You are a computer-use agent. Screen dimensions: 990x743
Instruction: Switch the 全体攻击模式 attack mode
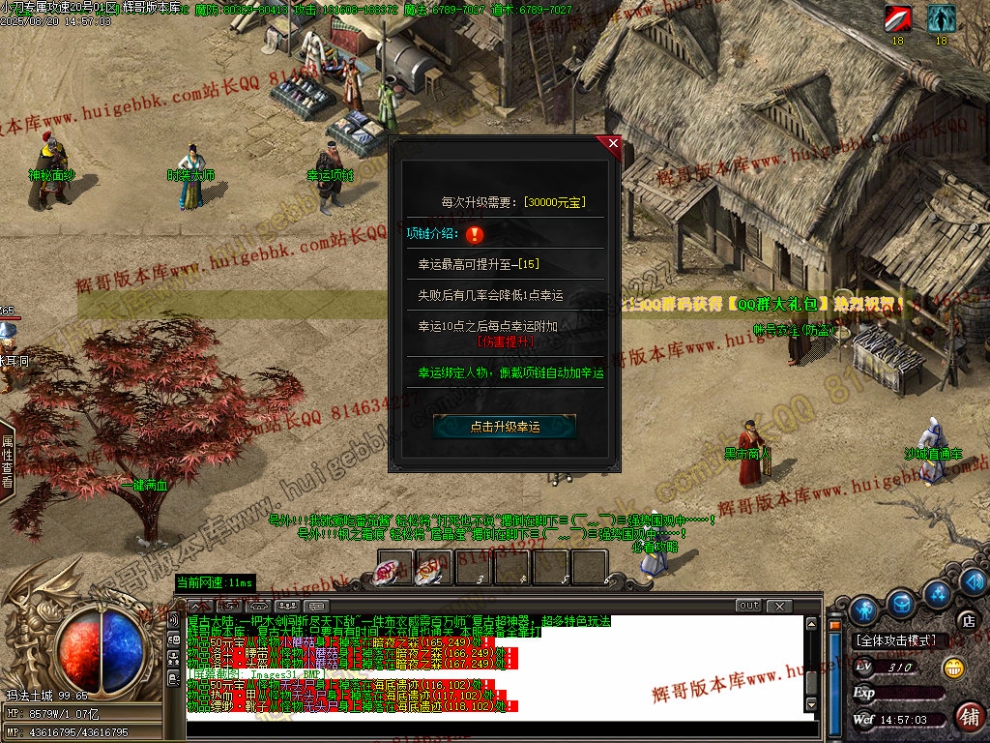895,640
